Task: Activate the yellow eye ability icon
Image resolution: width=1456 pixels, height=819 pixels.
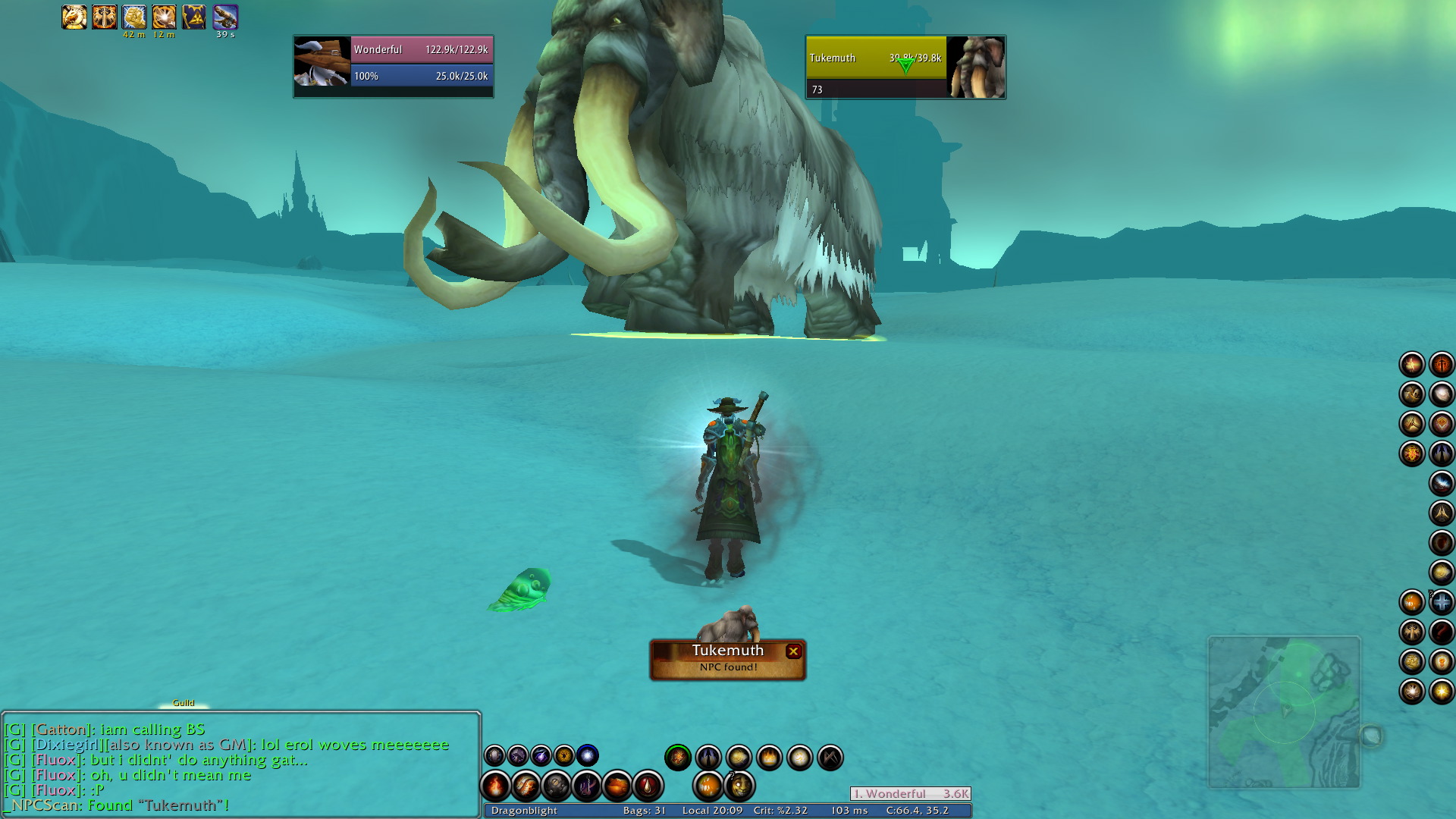Action: (x=564, y=755)
